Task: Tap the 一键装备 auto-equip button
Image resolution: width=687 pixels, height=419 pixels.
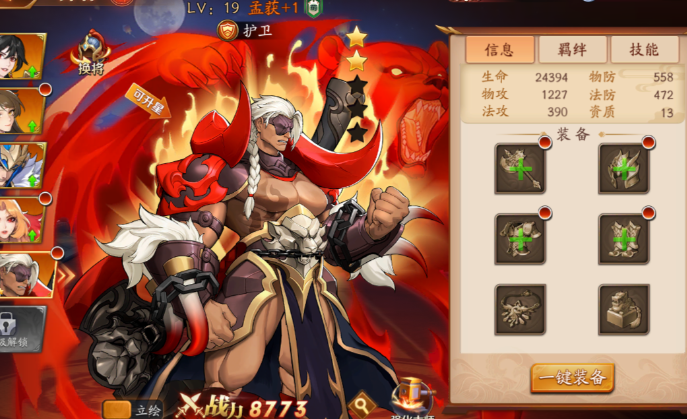Action: tap(572, 376)
